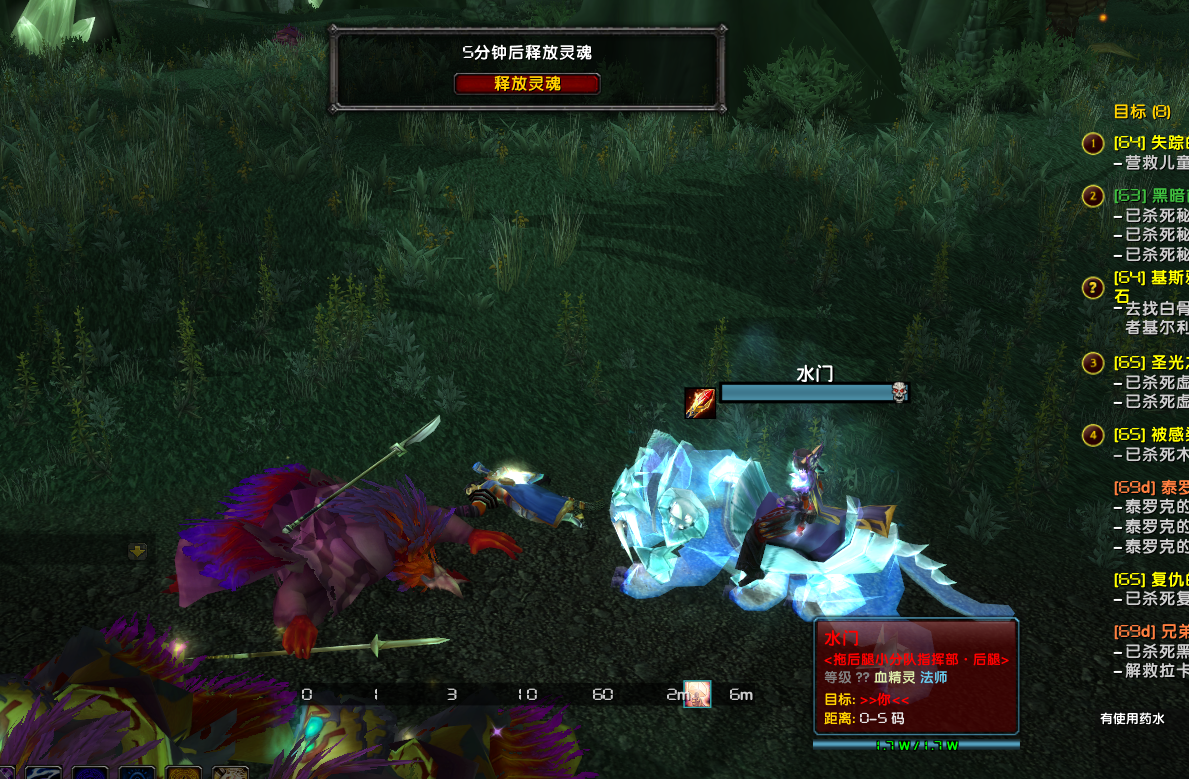Click the red dagger debuff icon
This screenshot has width=1189, height=779.
click(x=700, y=403)
